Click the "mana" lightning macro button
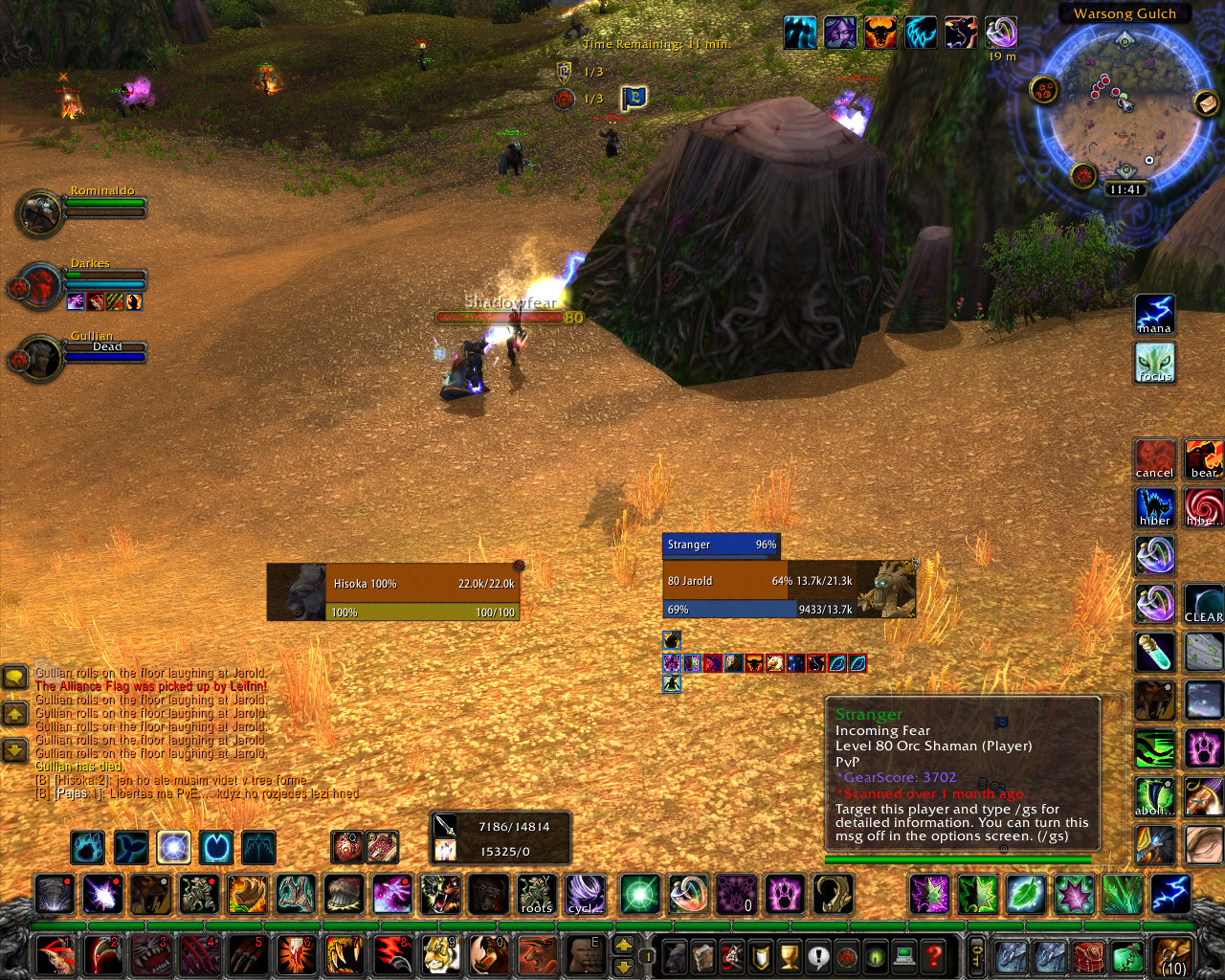This screenshot has height=980, width=1225. pyautogui.click(x=1154, y=315)
